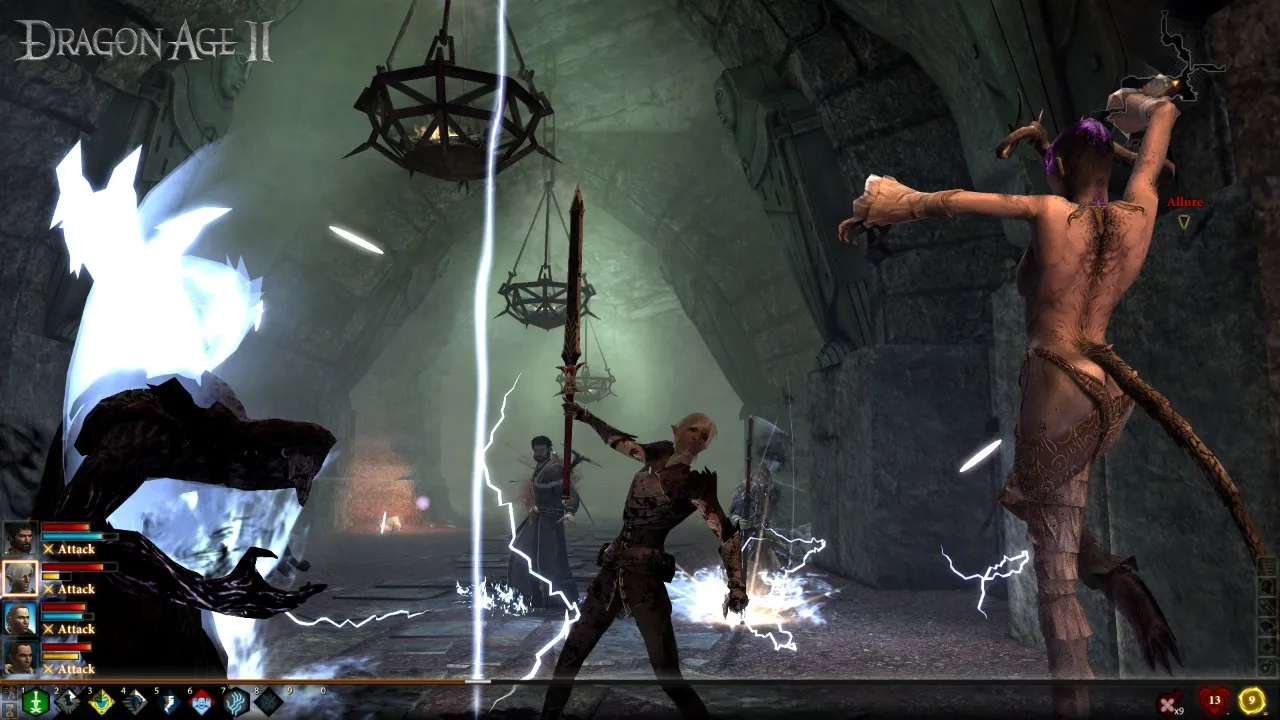1280x720 pixels.
Task: Select the dark diamond ability in slot 8
Action: (x=268, y=702)
